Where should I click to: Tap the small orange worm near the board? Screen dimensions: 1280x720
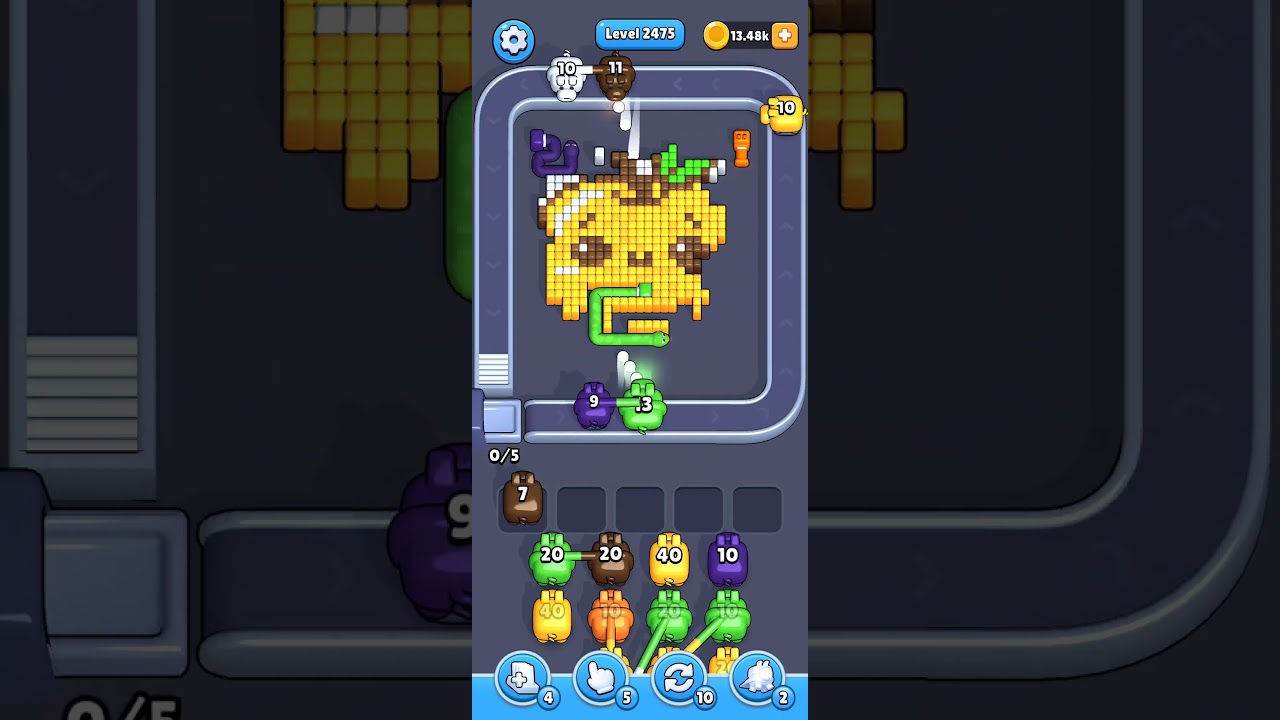(x=740, y=147)
